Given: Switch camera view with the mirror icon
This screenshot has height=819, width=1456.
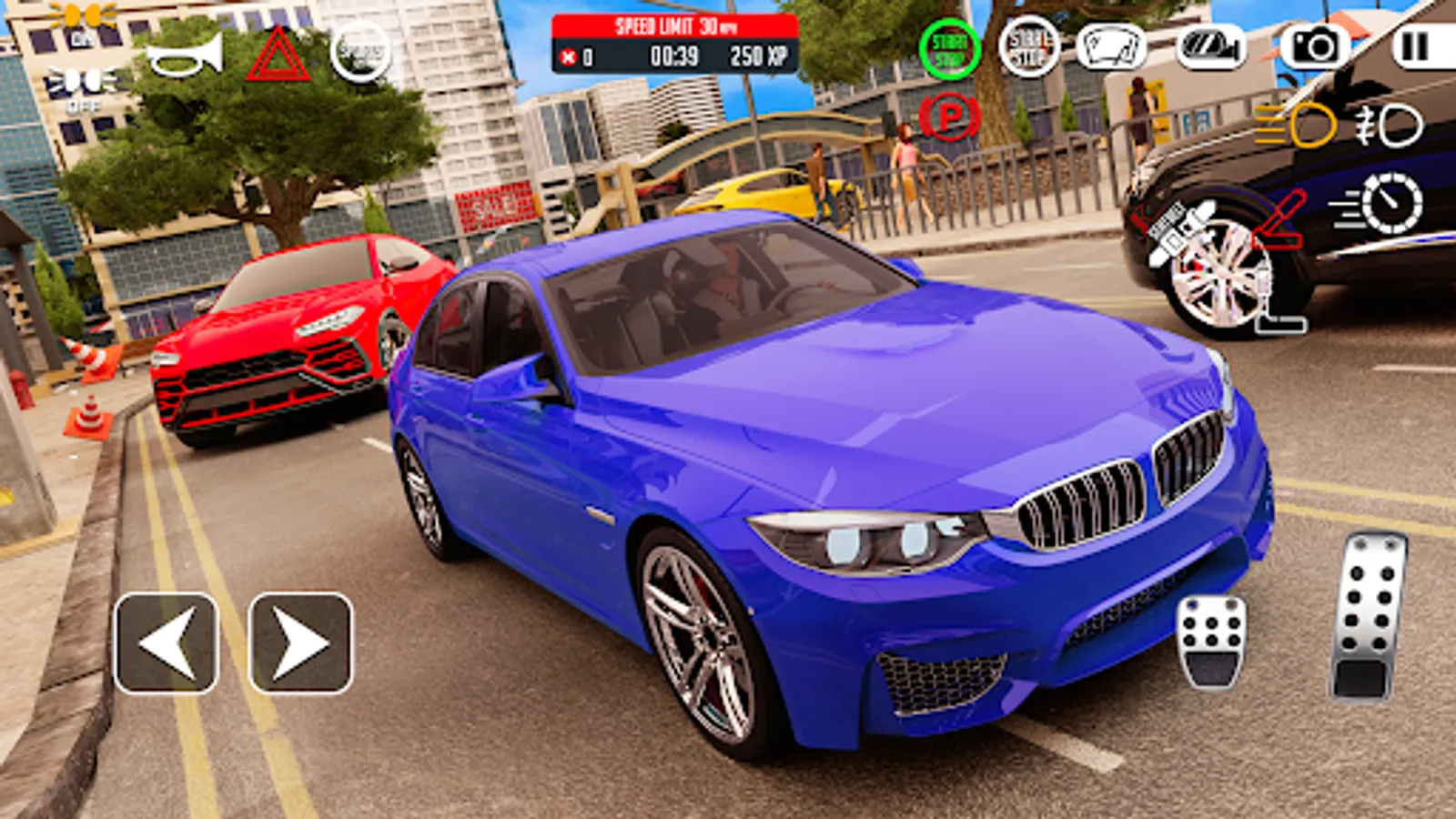Looking at the screenshot, I should tap(1208, 47).
